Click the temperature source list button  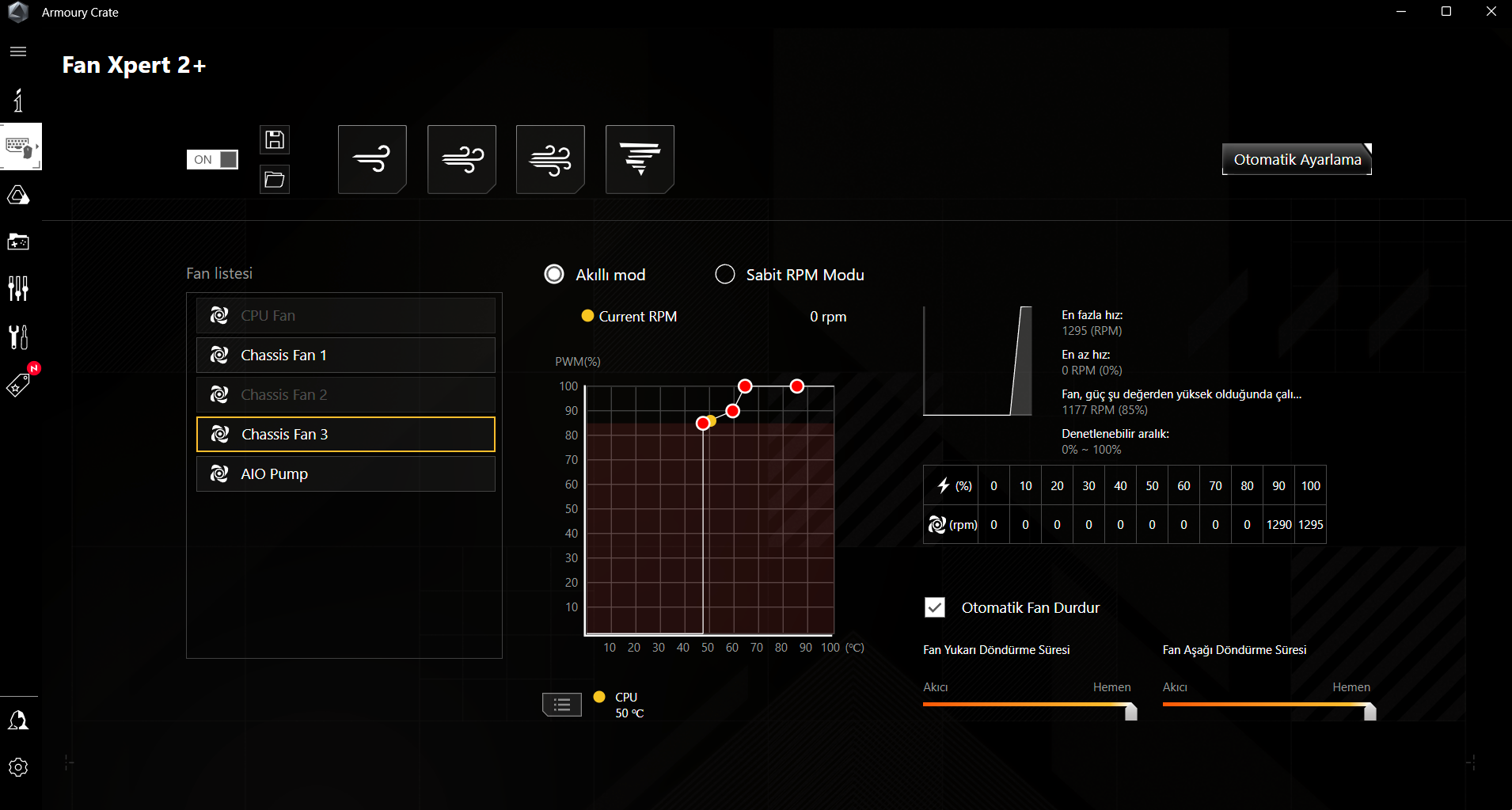click(562, 704)
